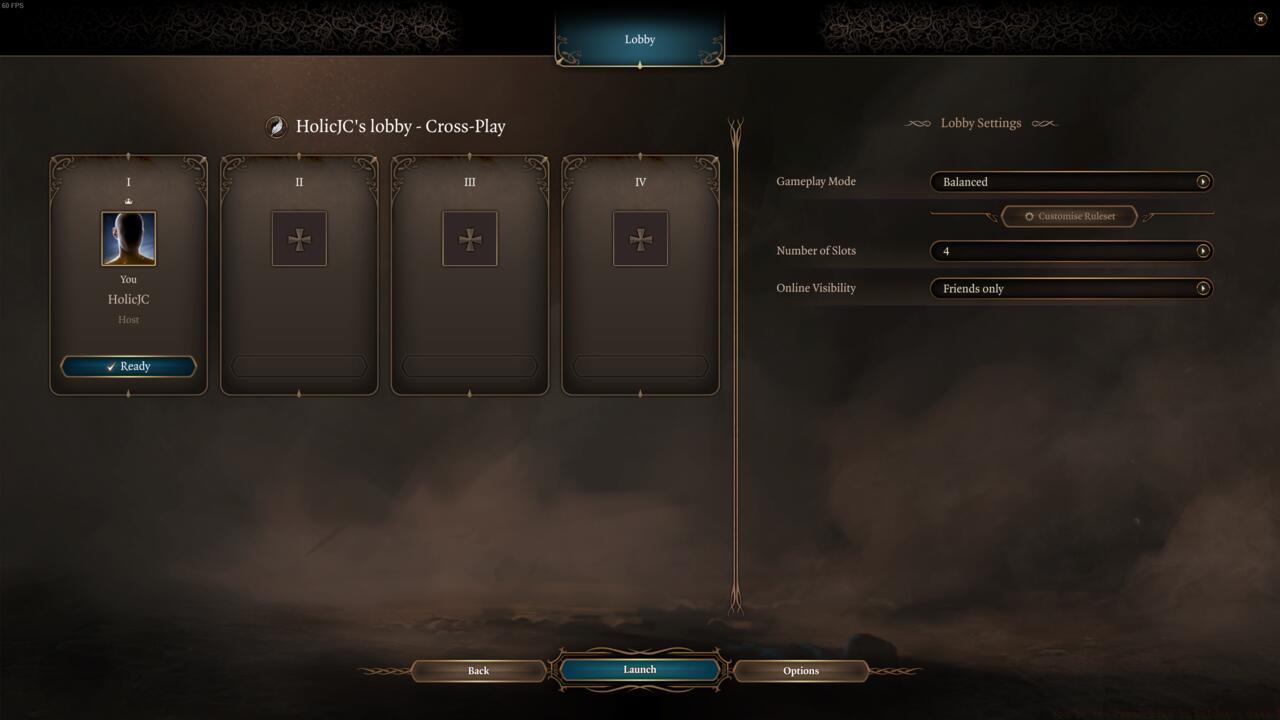Click the 'Balanced' gameplay mode value
1280x720 pixels.
pyautogui.click(x=964, y=182)
